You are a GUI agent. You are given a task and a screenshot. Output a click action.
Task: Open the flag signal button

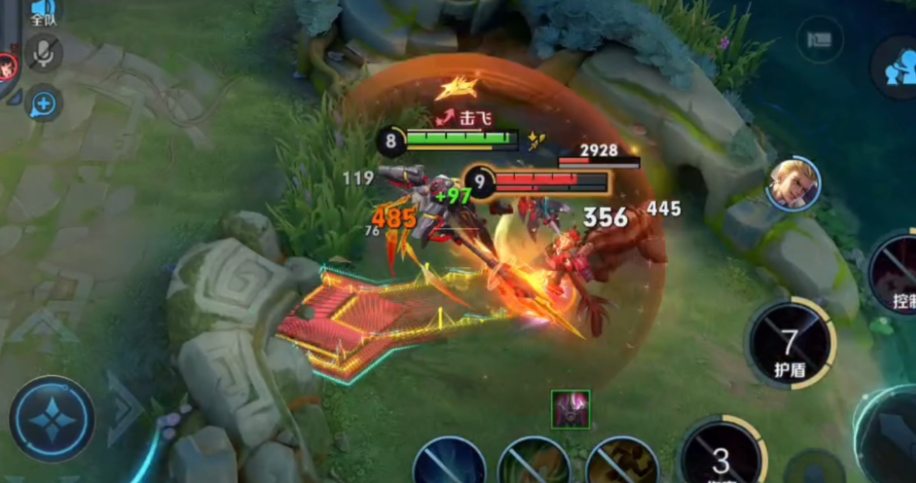click(x=820, y=40)
